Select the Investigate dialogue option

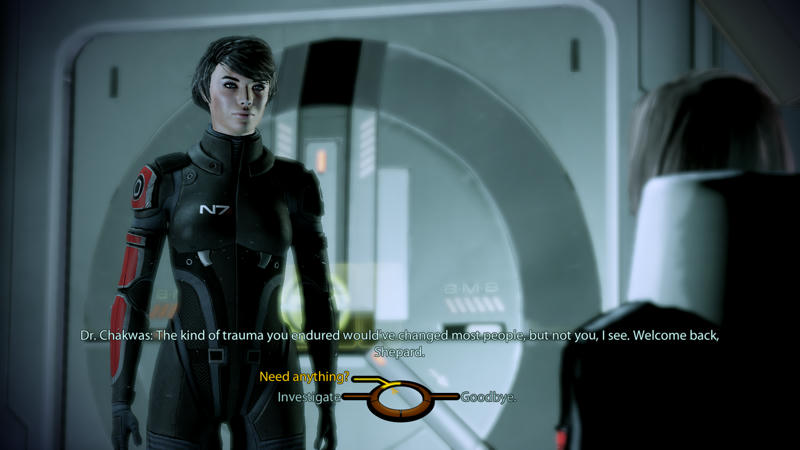pyautogui.click(x=310, y=397)
